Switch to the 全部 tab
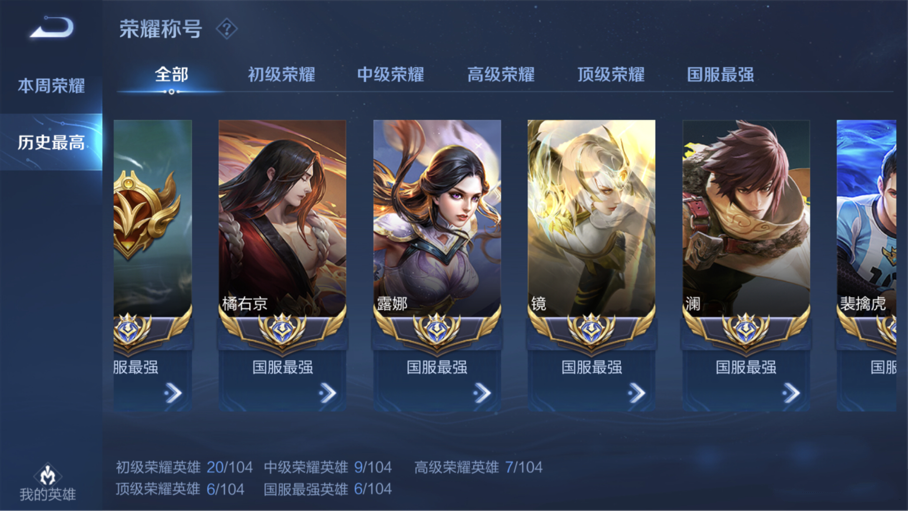The image size is (908, 511). (171, 74)
